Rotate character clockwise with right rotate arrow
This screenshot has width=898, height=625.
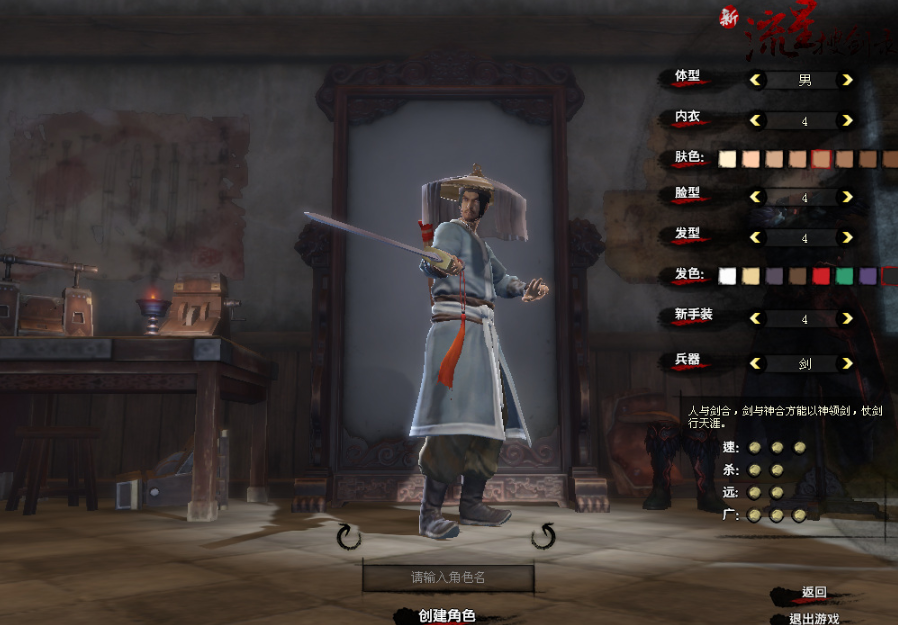coord(543,537)
